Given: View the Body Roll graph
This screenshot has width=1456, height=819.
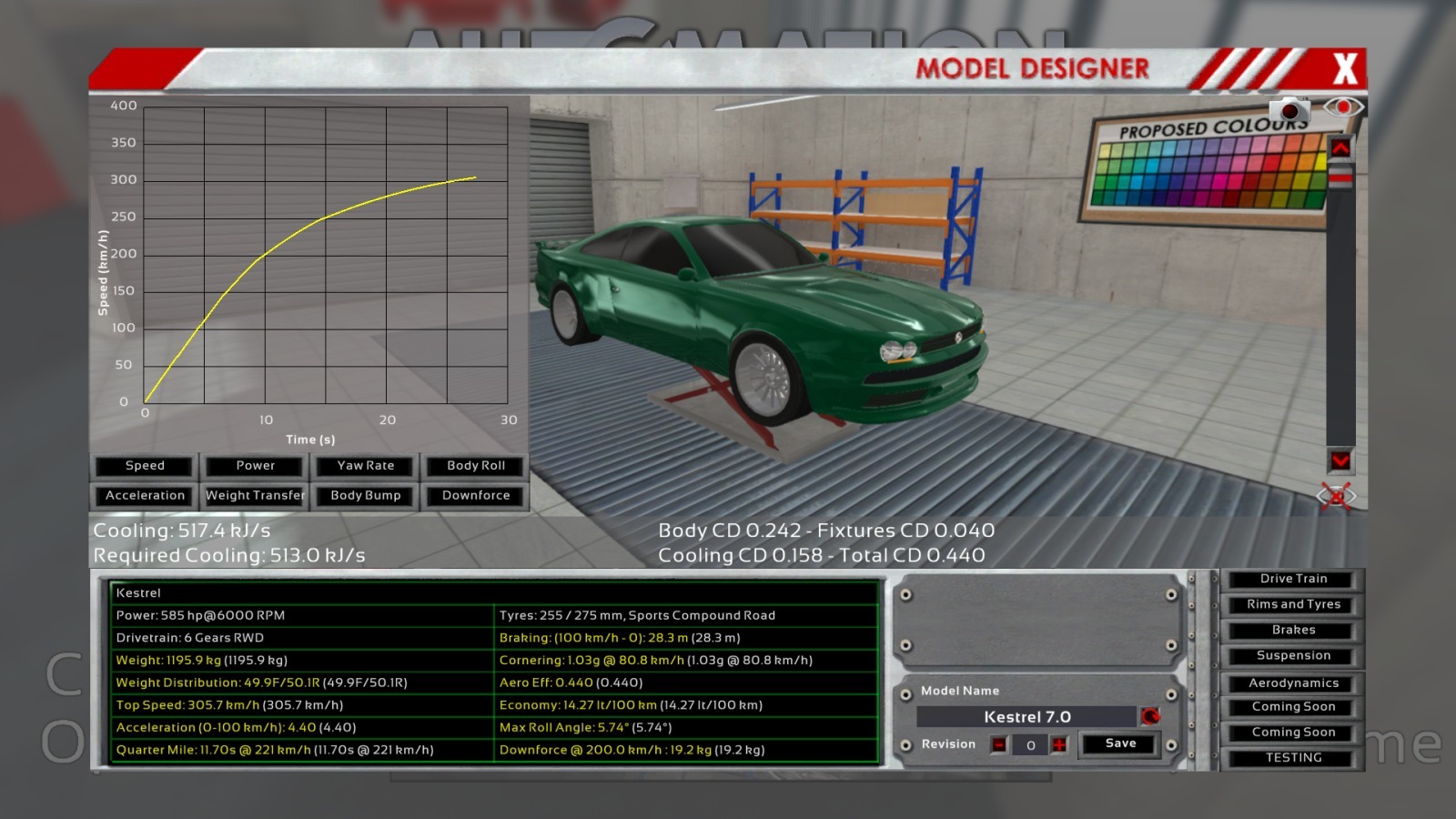Looking at the screenshot, I should click(x=476, y=466).
